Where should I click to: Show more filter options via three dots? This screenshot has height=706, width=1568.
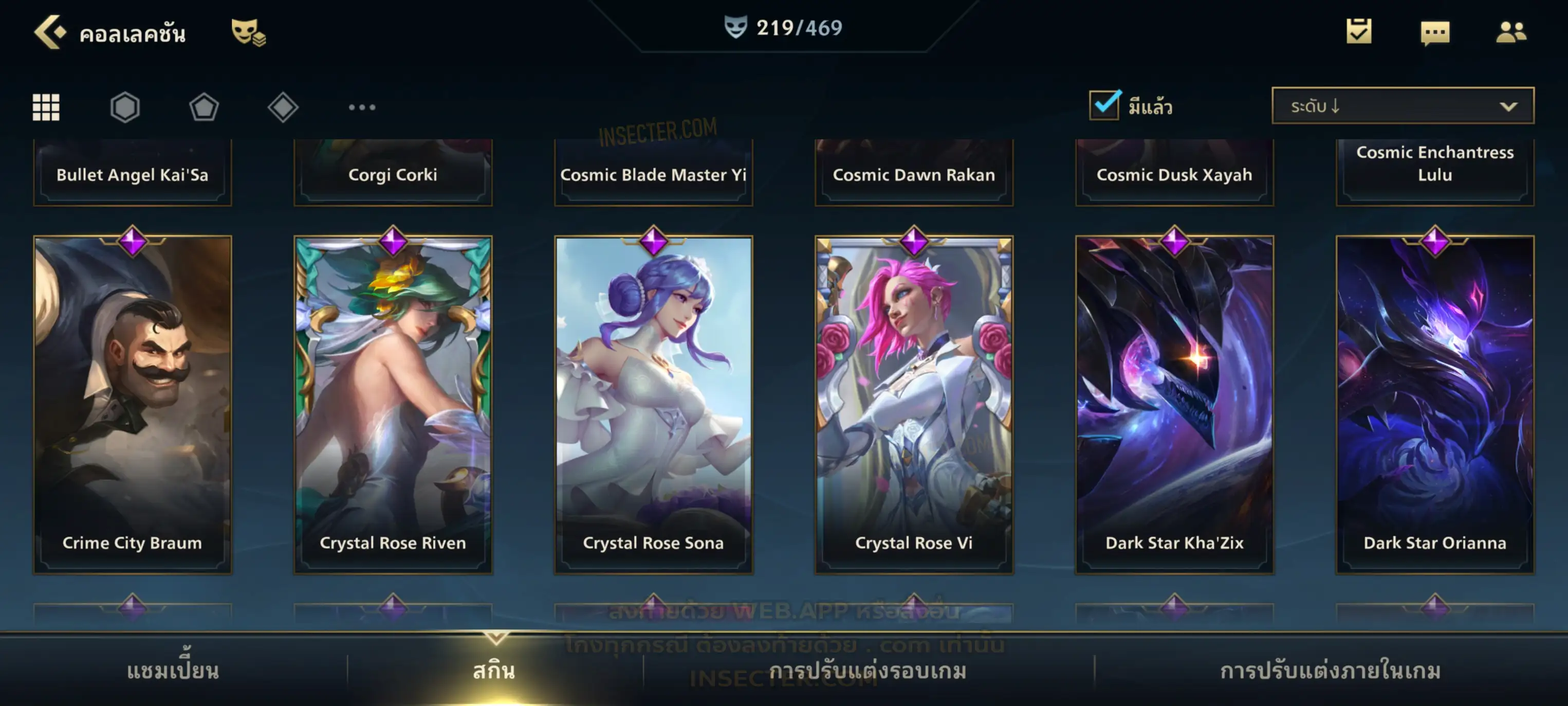pos(362,107)
